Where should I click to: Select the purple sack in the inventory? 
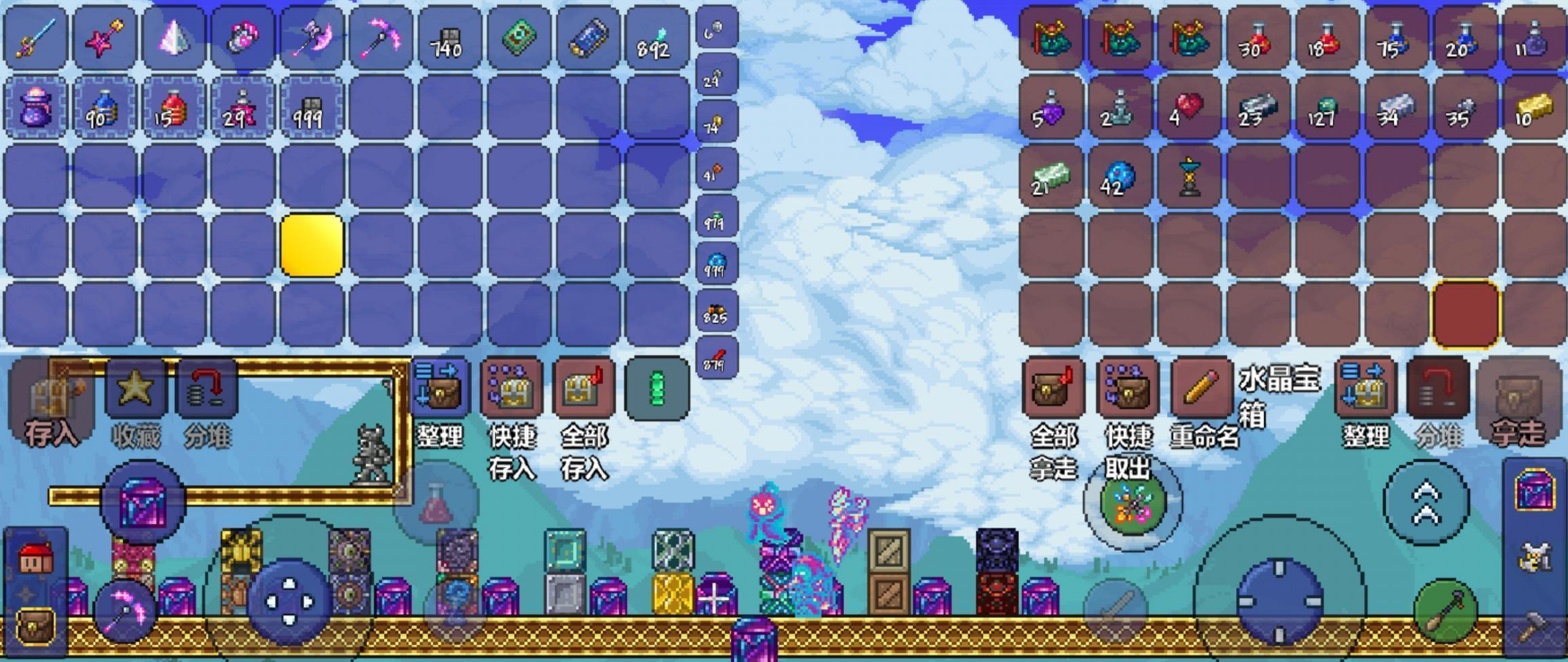pyautogui.click(x=35, y=109)
